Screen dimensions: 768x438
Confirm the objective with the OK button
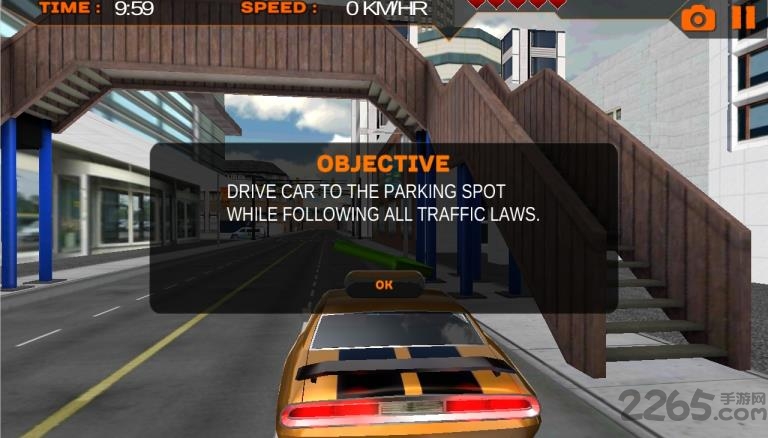(x=384, y=285)
